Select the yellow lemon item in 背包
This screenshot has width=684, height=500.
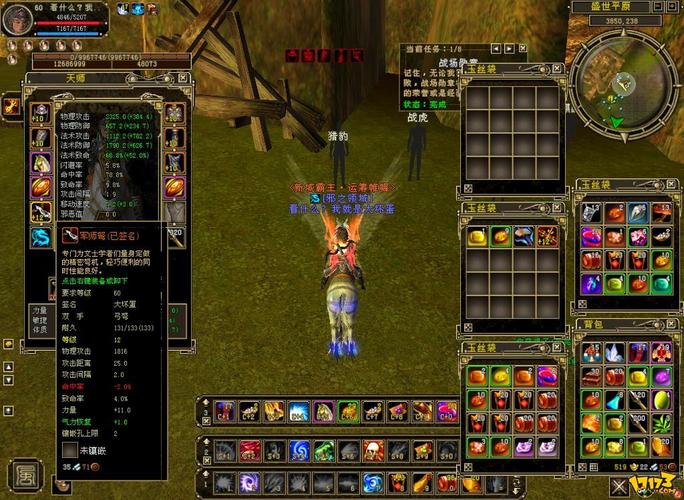[x=659, y=398]
